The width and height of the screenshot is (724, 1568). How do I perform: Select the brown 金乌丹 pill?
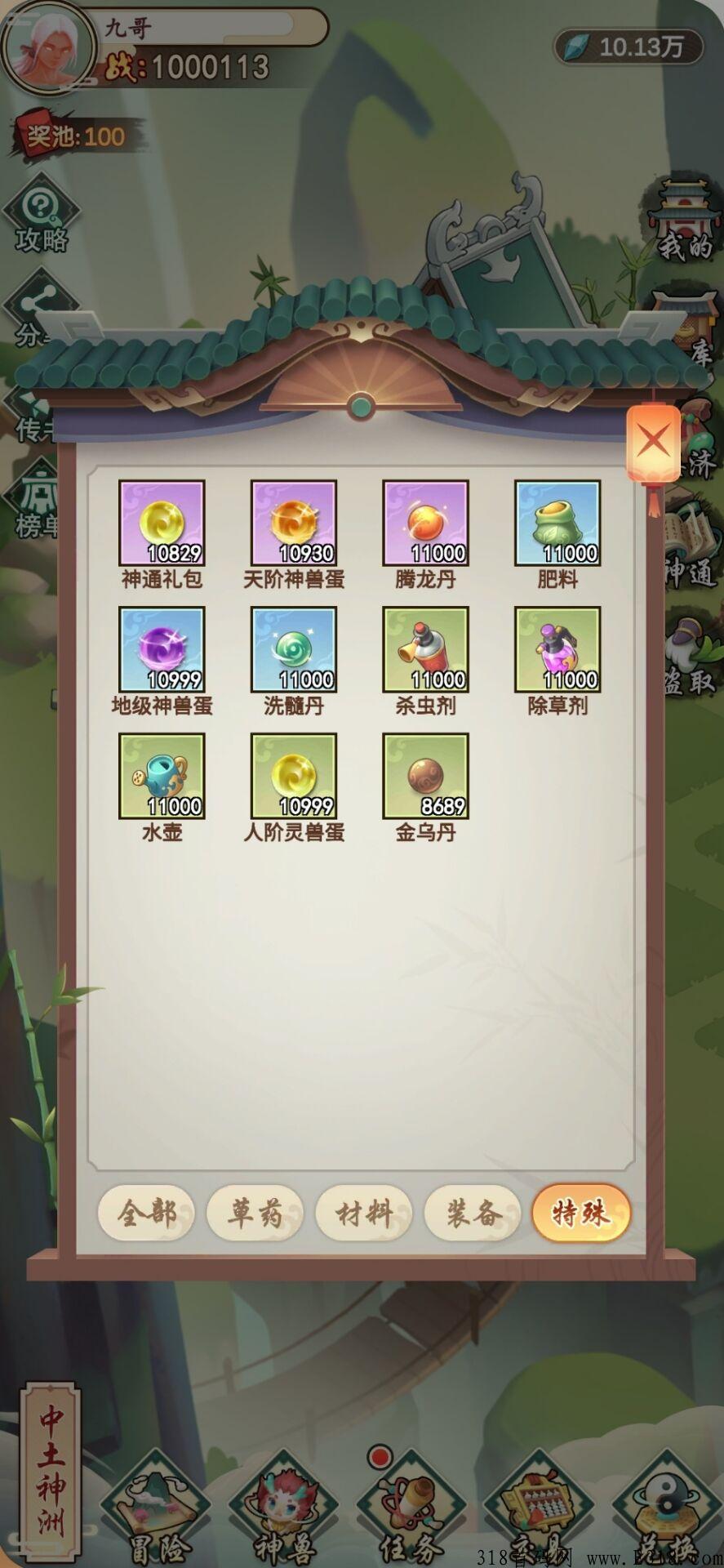425,776
